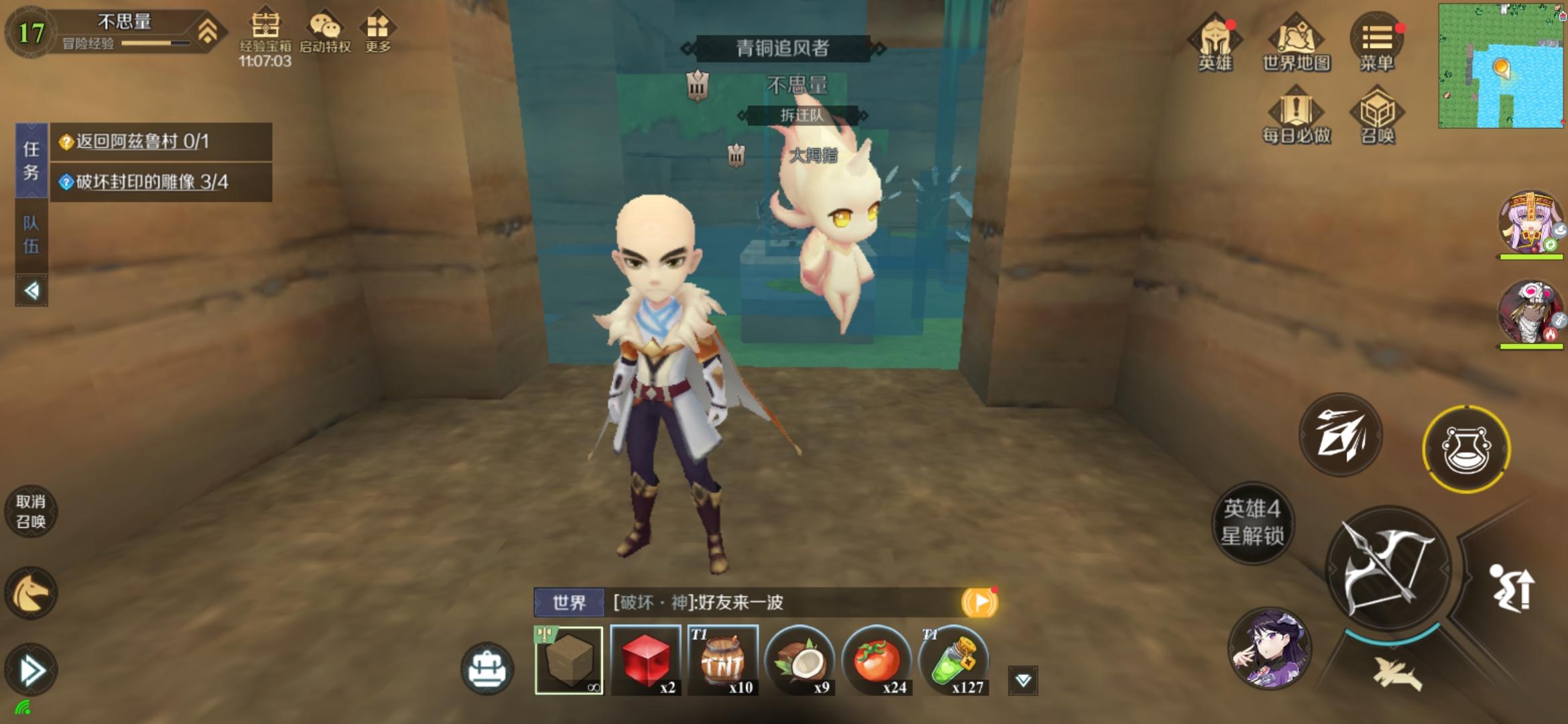Collapse the quest panel with arrow
1568x724 pixels.
pos(29,290)
